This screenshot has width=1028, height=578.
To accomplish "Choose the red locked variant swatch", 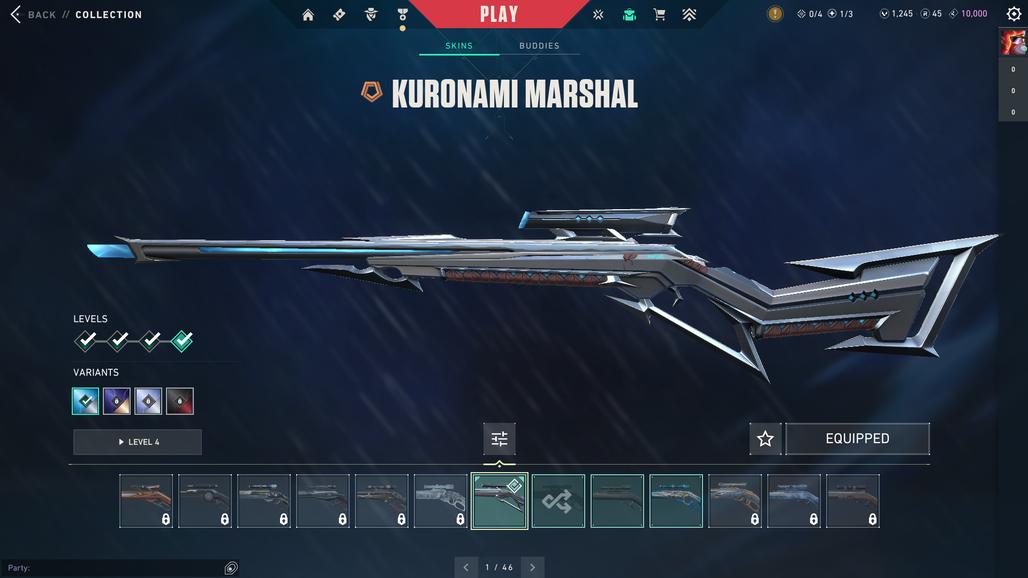I will click(180, 401).
